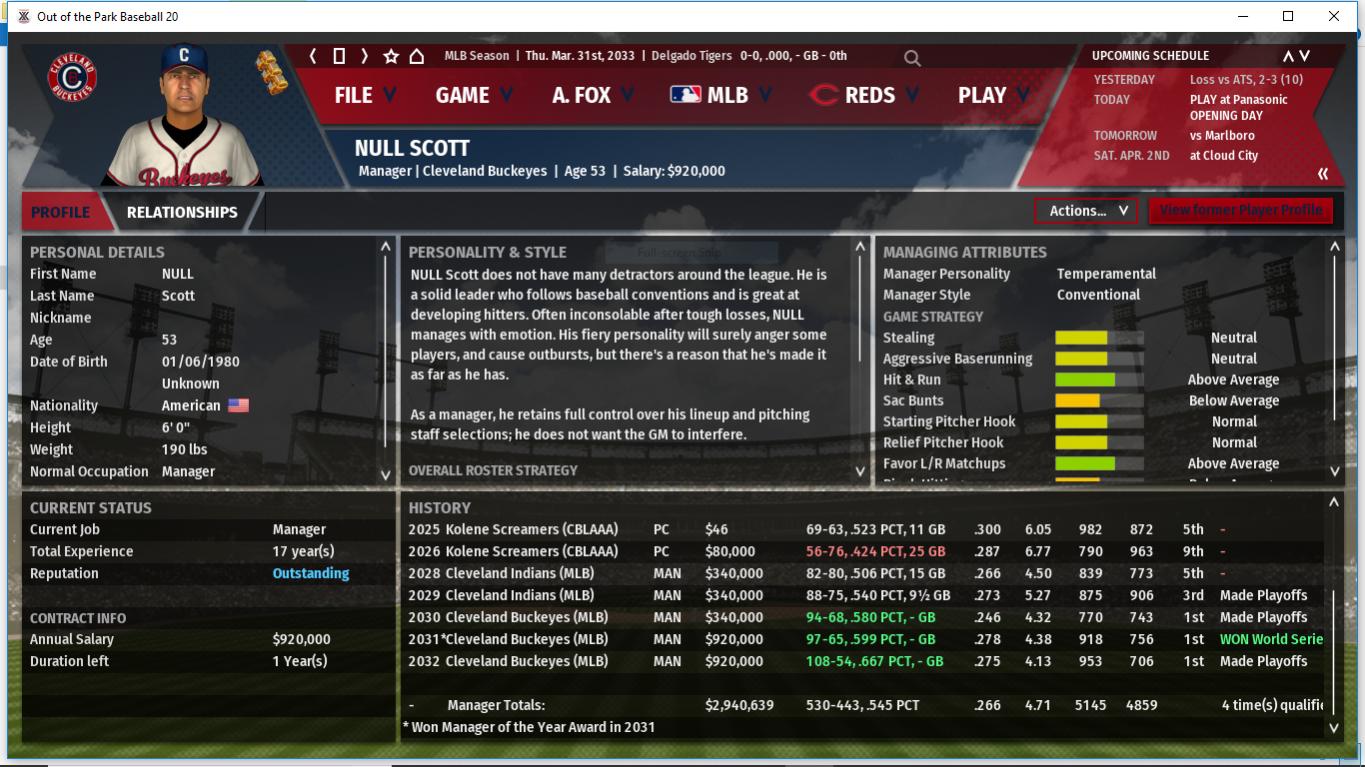Bookmark this page with the star icon

[x=391, y=56]
